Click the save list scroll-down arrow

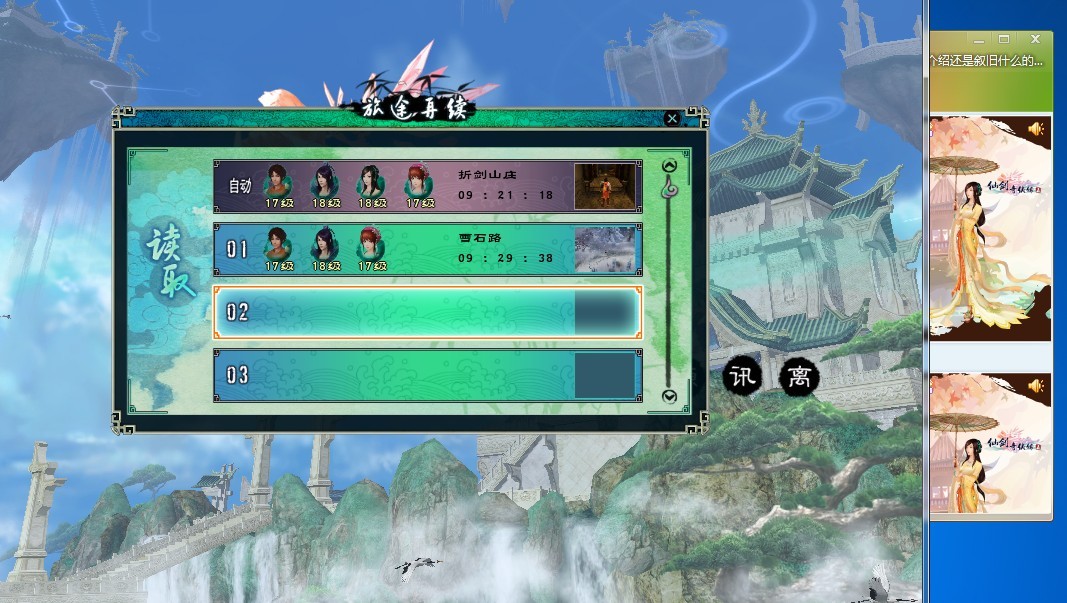pos(670,397)
